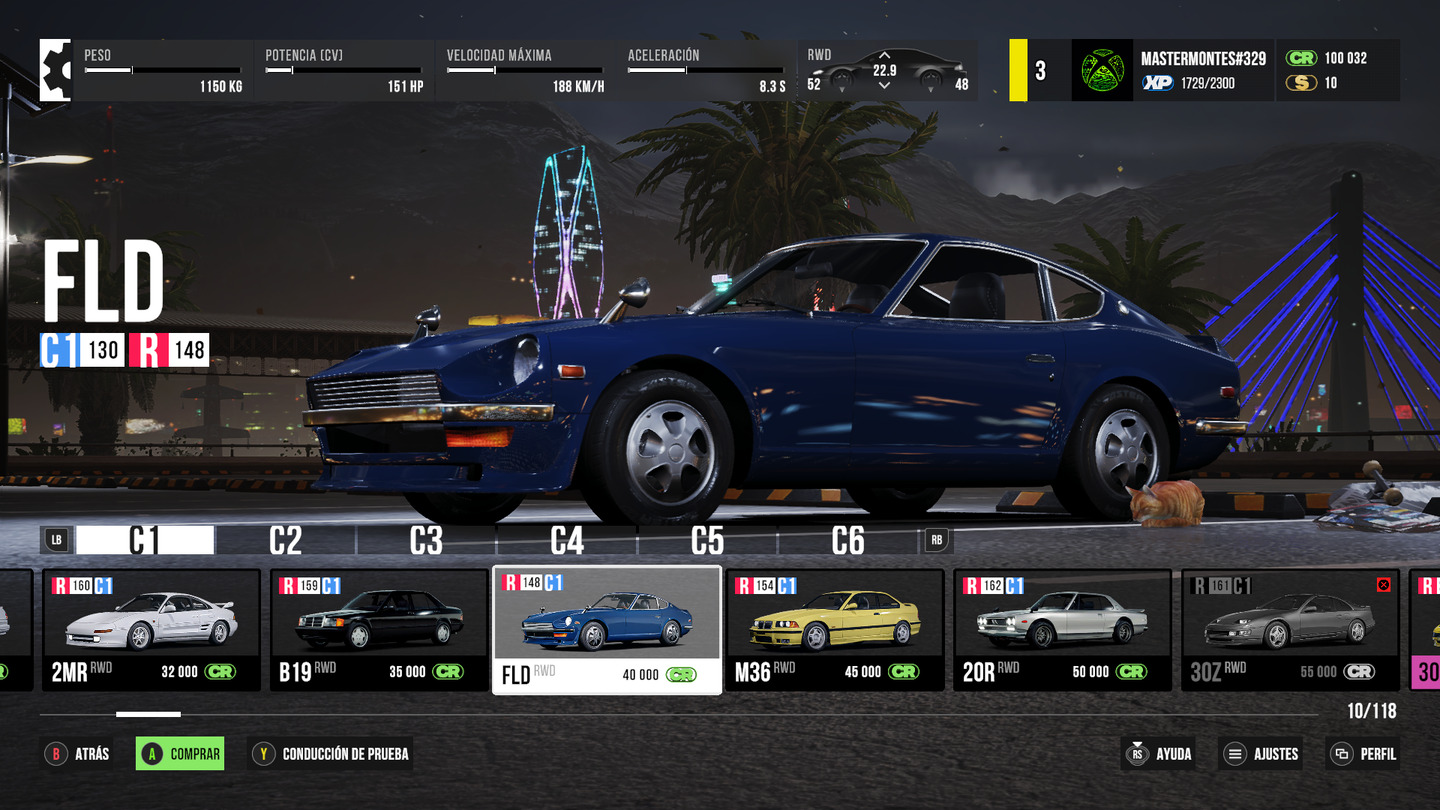Start a Conducción de Prueba test drive
This screenshot has width=1440, height=810.
pos(331,754)
